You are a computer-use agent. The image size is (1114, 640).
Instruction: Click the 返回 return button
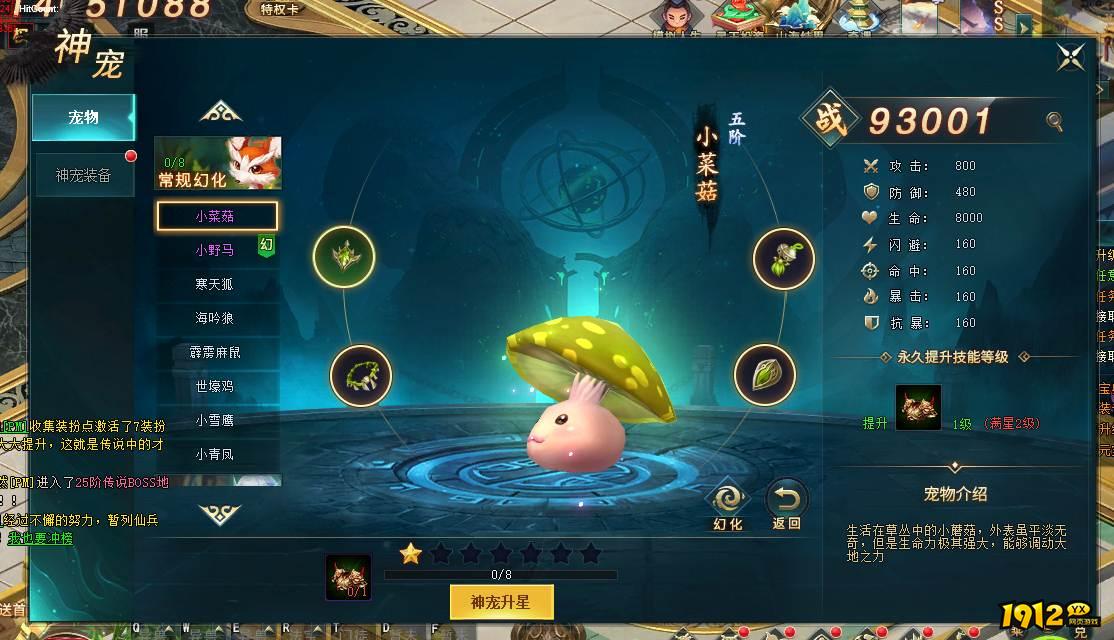786,504
